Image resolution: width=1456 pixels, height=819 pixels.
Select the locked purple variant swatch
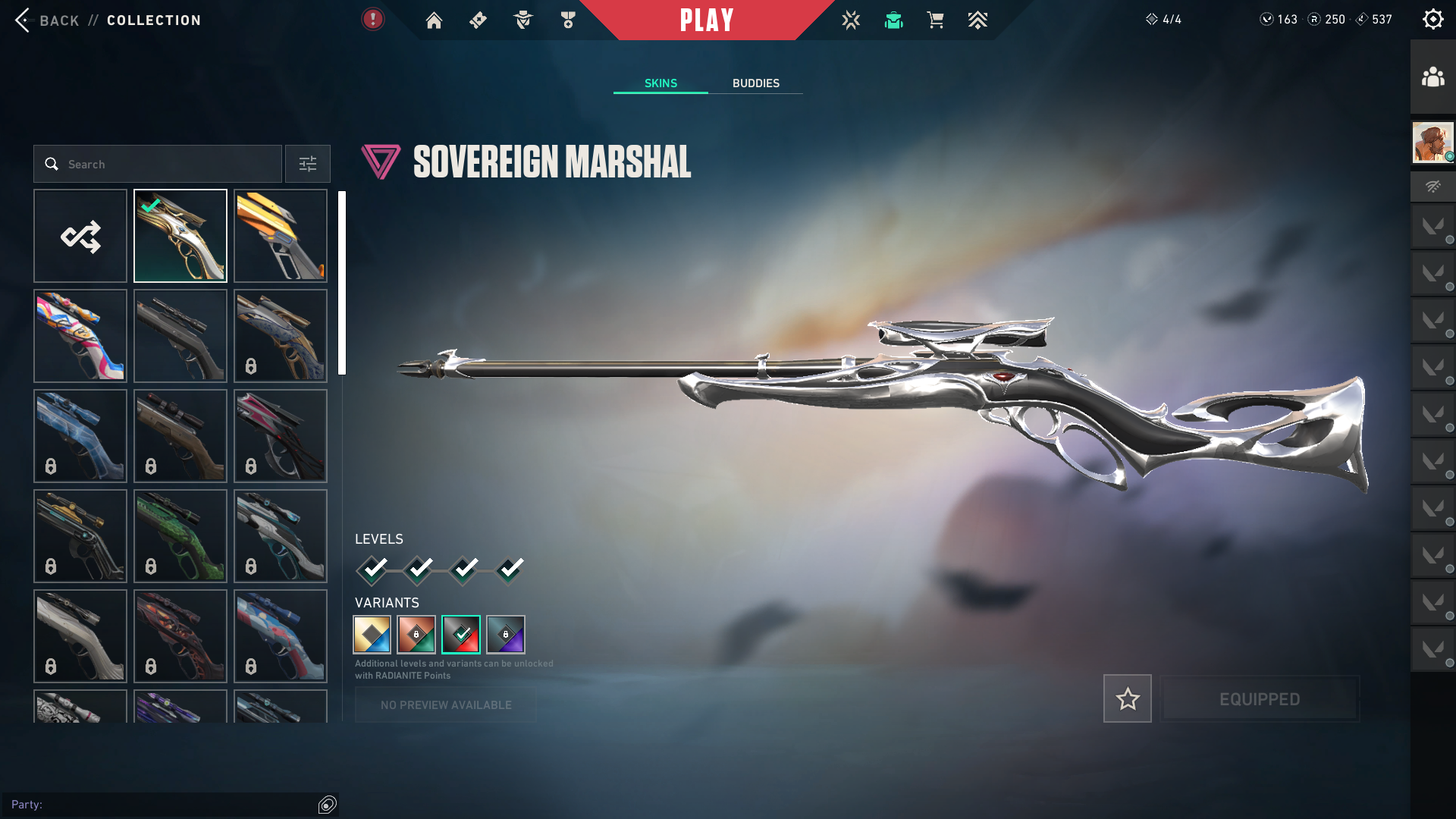(x=506, y=635)
